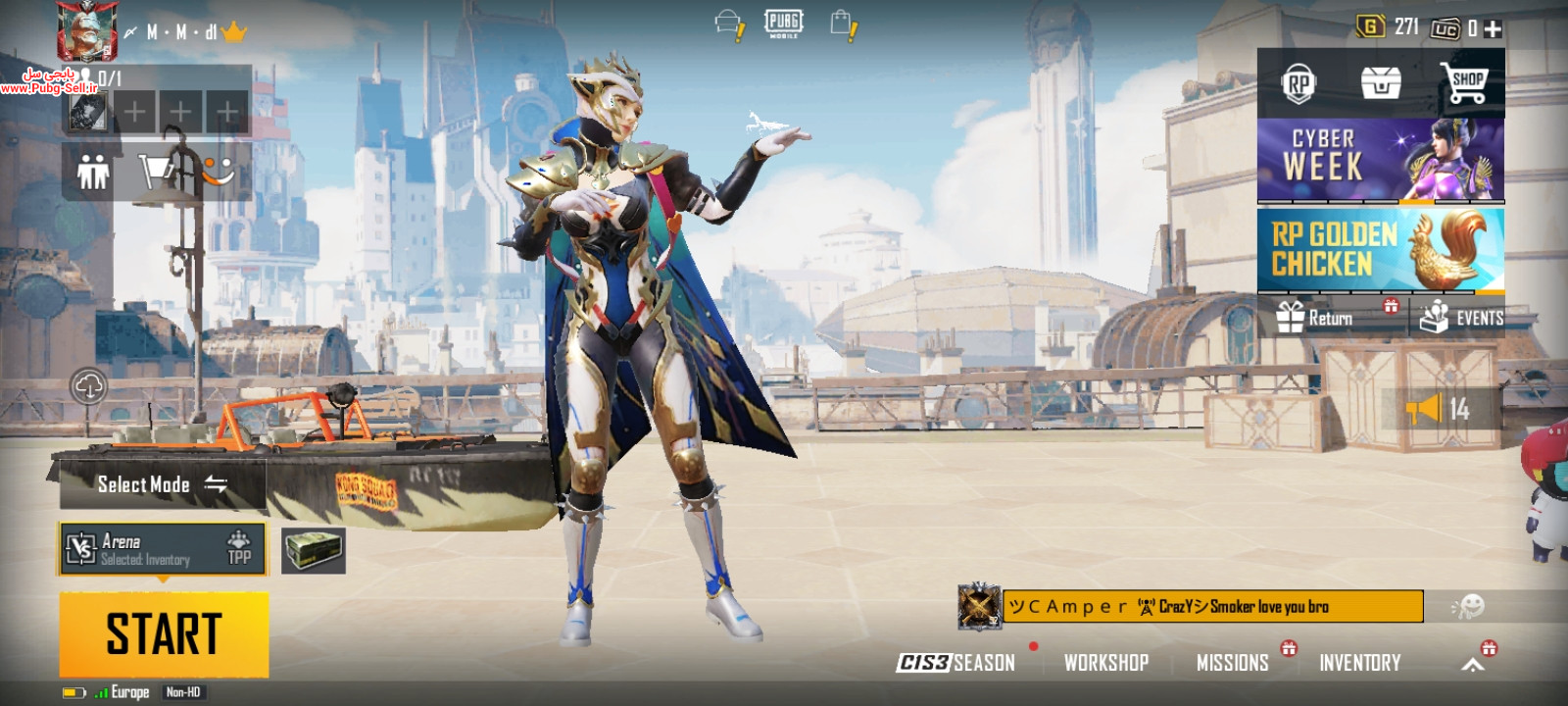1568x706 pixels.
Task: Go to the SEASON tab
Action: point(956,663)
